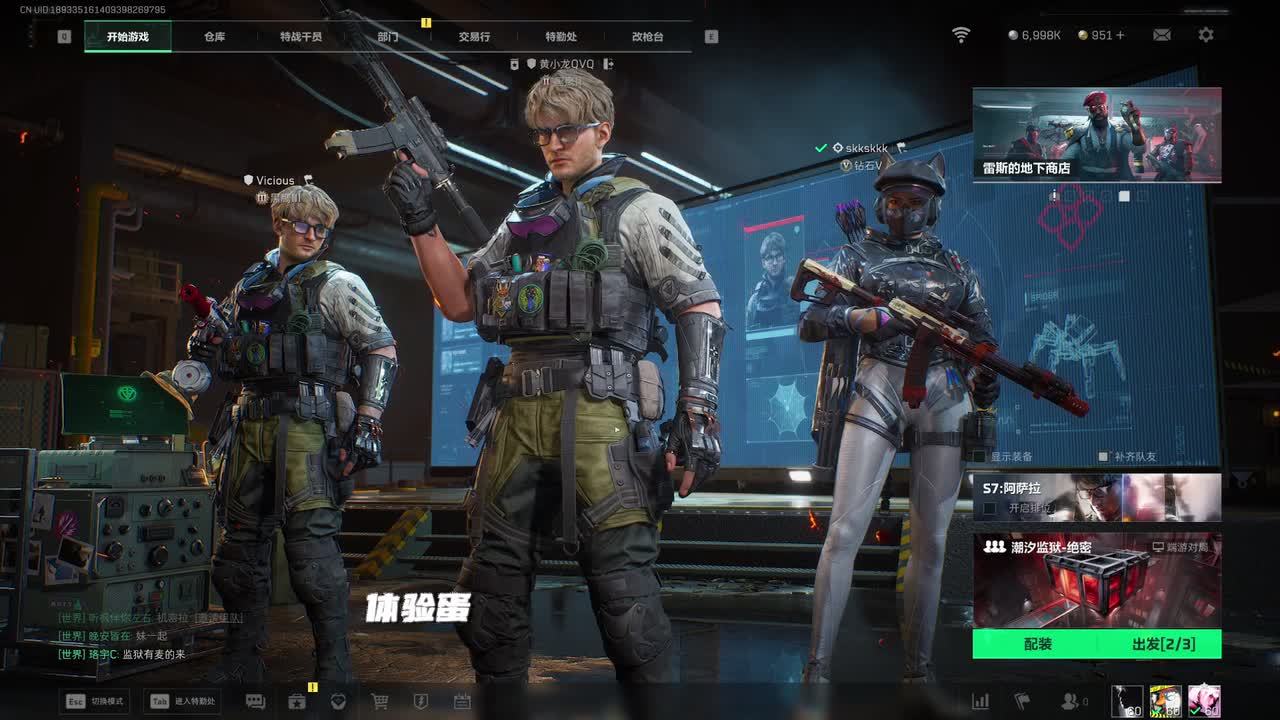Start the match with 出发[2/3]
The image size is (1280, 720).
click(x=1162, y=644)
